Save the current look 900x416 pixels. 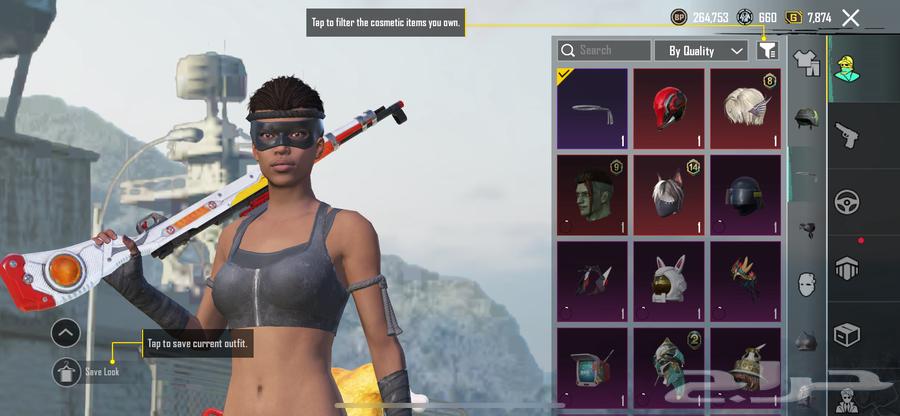tap(66, 371)
